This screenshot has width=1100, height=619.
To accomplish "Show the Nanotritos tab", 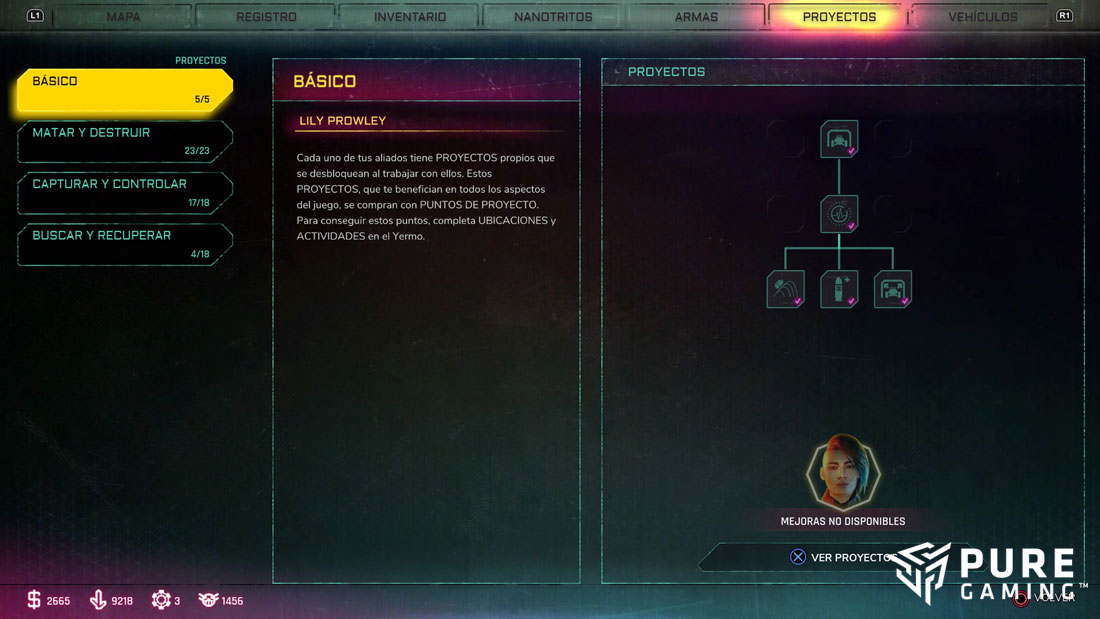I will [x=553, y=17].
